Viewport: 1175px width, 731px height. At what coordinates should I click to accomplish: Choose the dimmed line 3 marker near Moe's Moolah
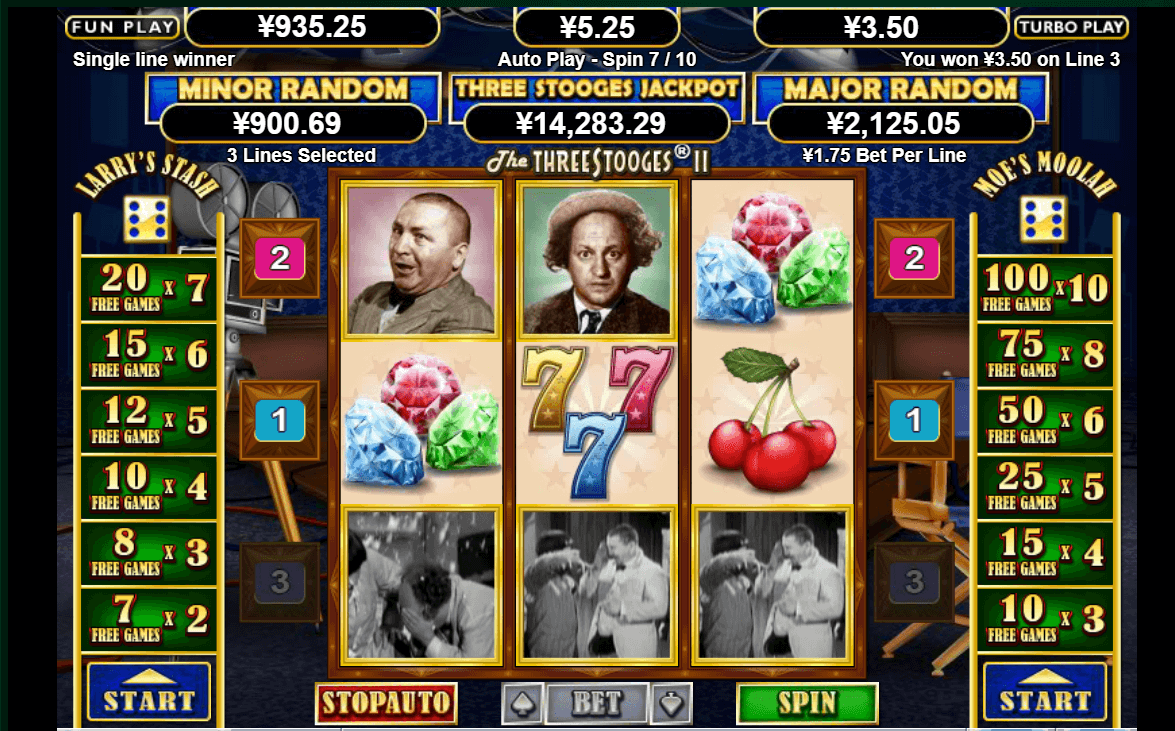click(914, 581)
